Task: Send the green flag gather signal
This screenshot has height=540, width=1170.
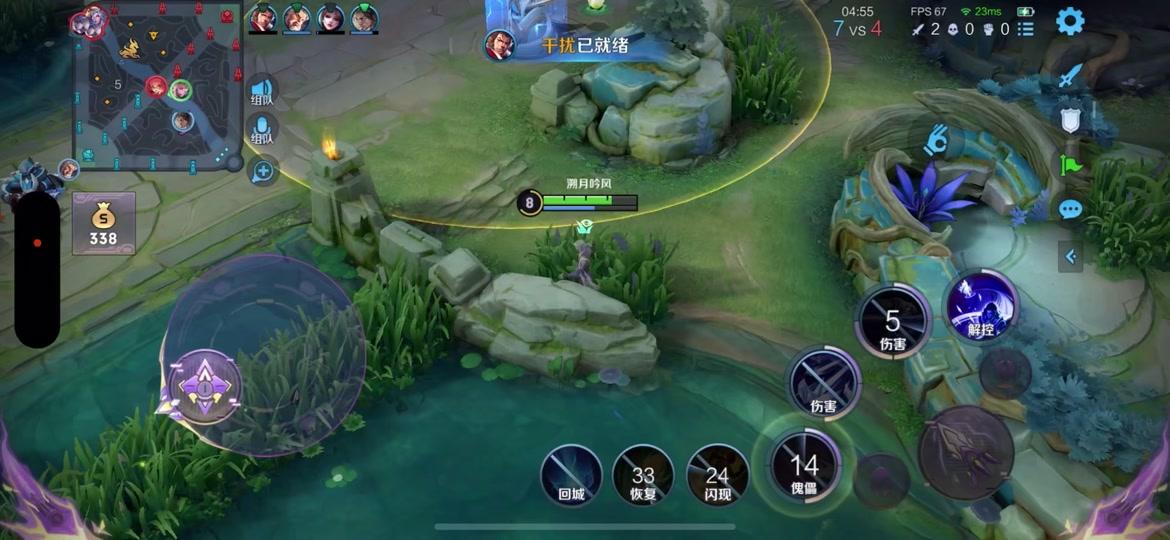Action: click(1071, 164)
